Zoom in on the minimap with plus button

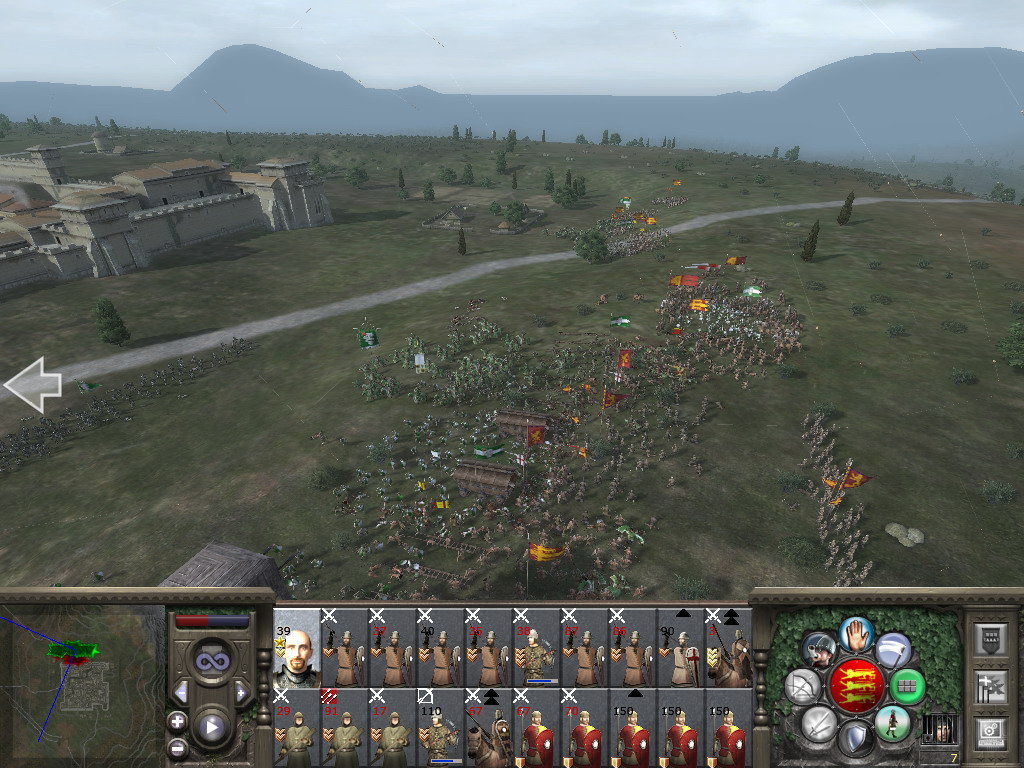click(177, 721)
